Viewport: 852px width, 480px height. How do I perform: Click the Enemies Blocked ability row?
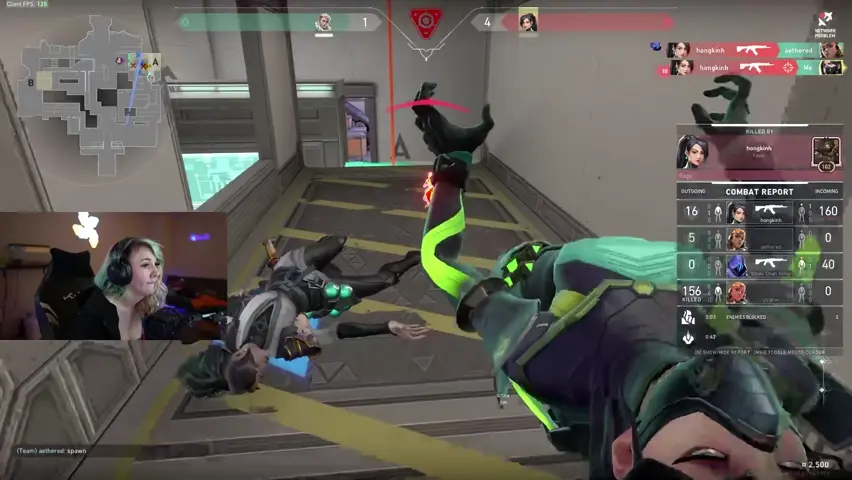tap(759, 317)
